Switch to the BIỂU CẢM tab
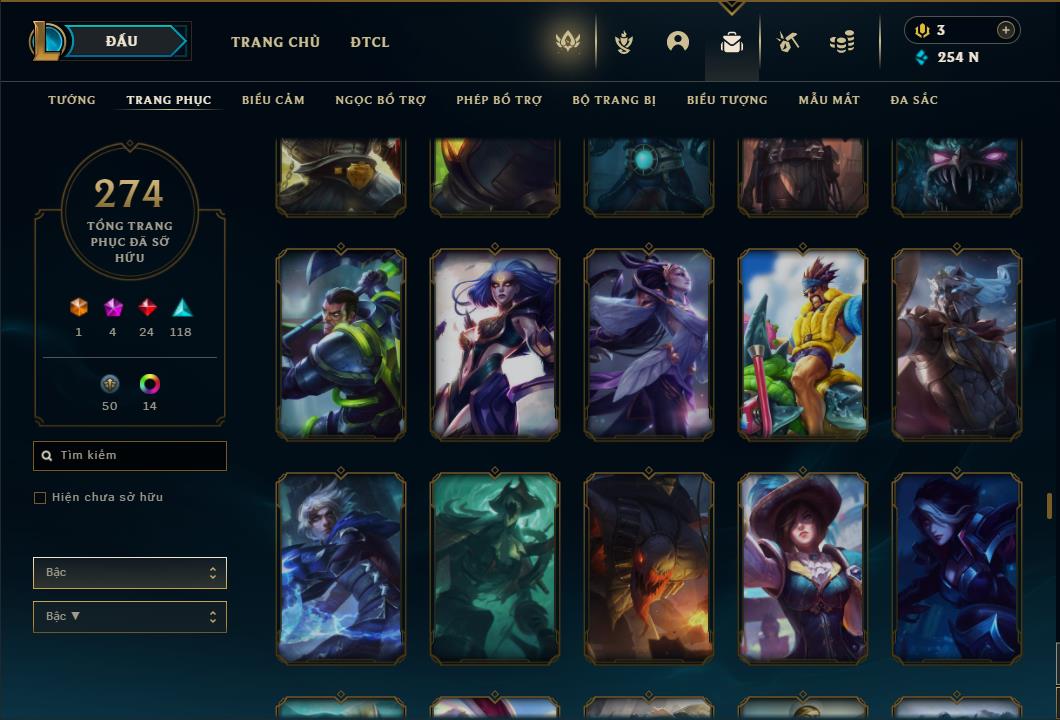 pos(273,100)
